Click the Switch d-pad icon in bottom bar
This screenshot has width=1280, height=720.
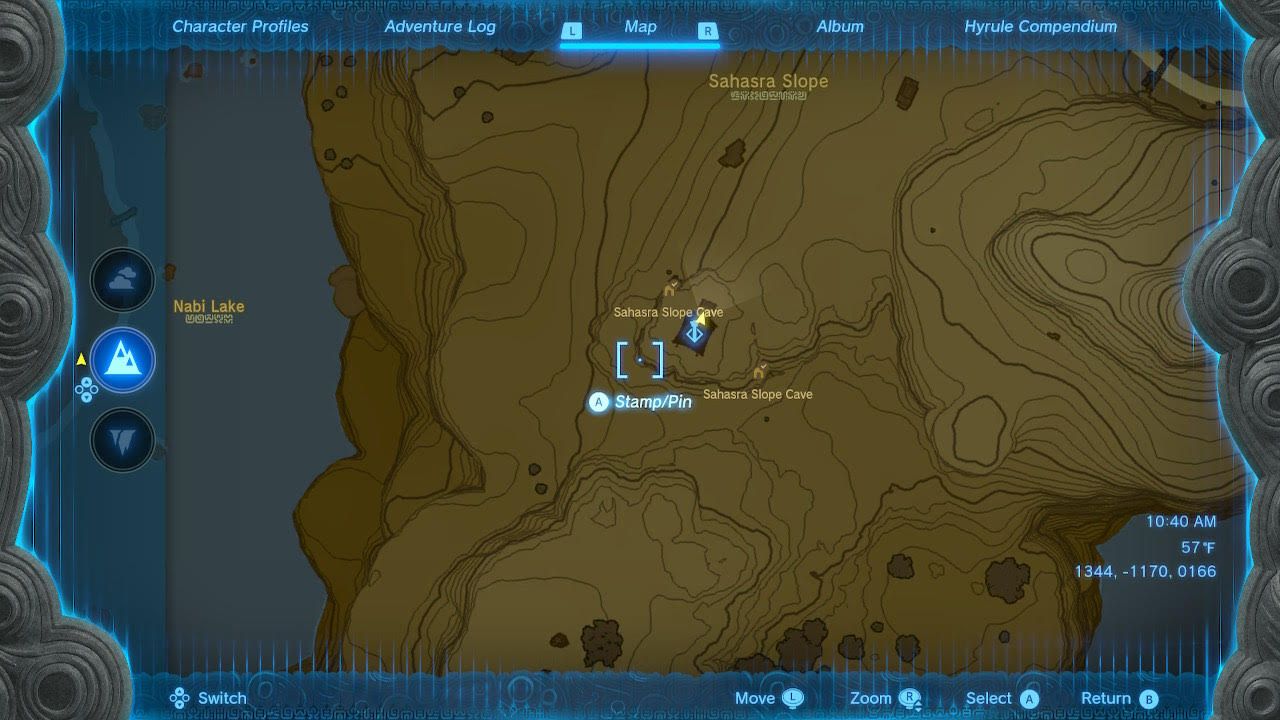tap(178, 697)
